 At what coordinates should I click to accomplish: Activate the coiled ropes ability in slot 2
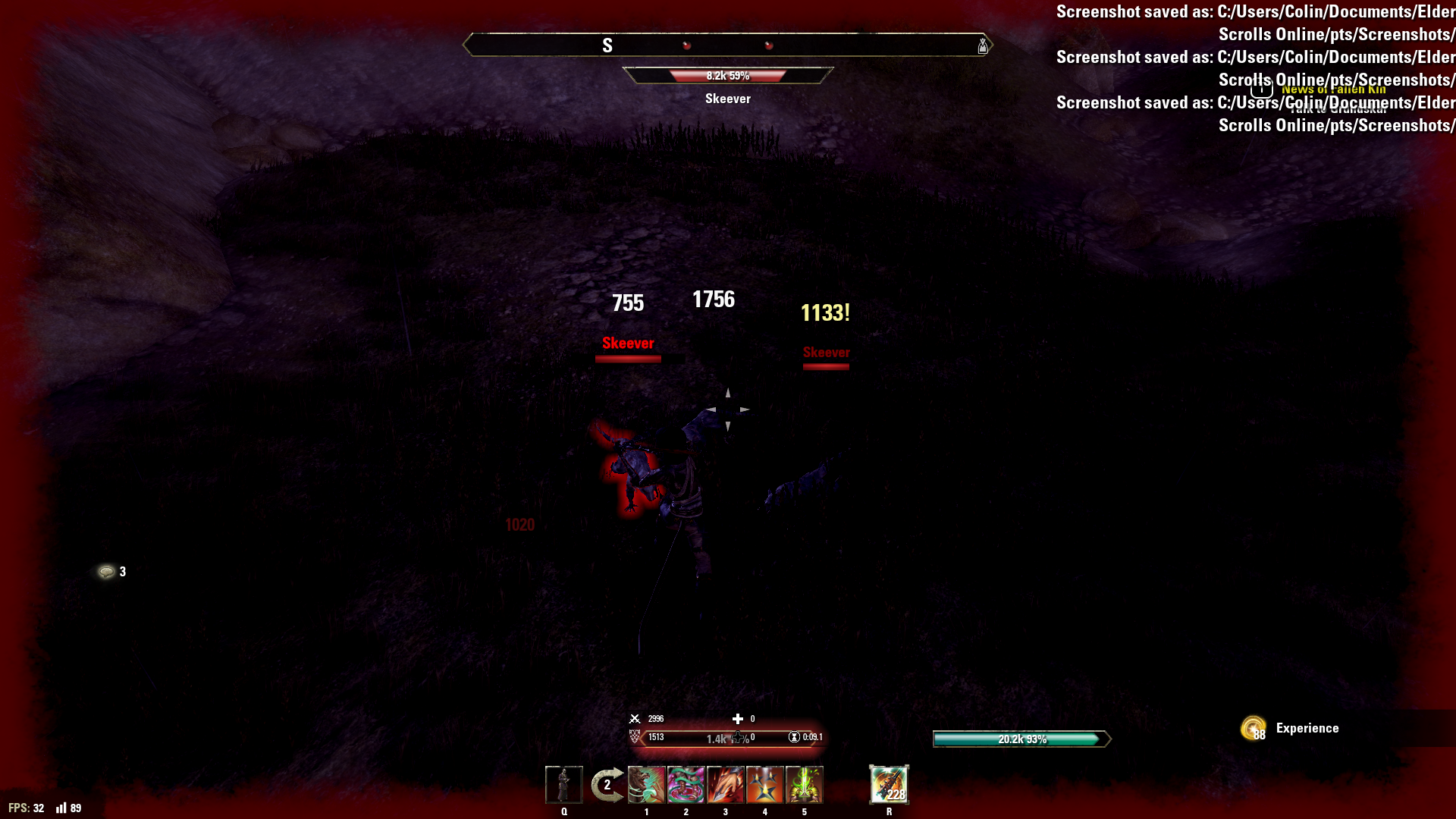coord(686,786)
